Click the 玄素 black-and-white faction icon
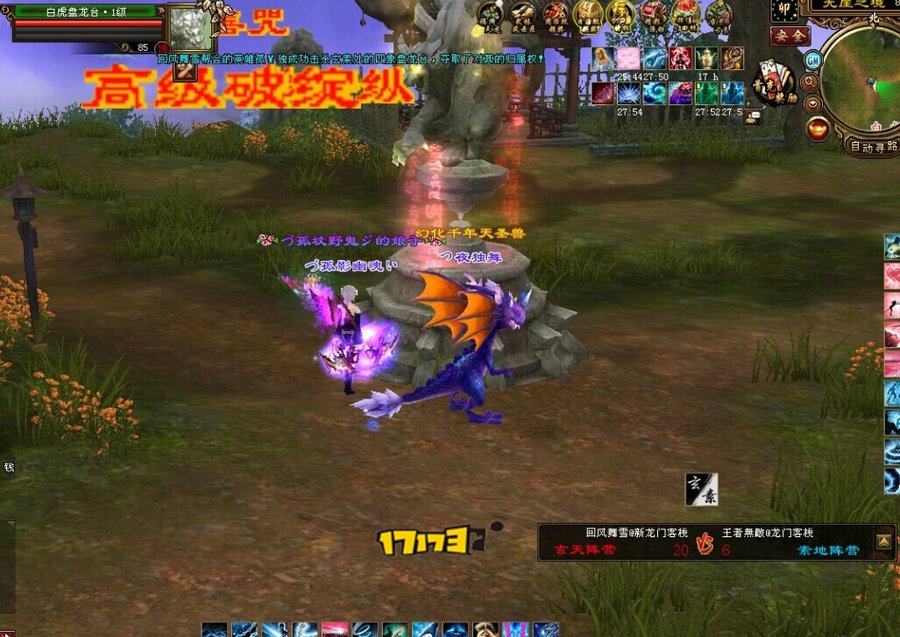Viewport: 900px width, 637px height. click(701, 489)
